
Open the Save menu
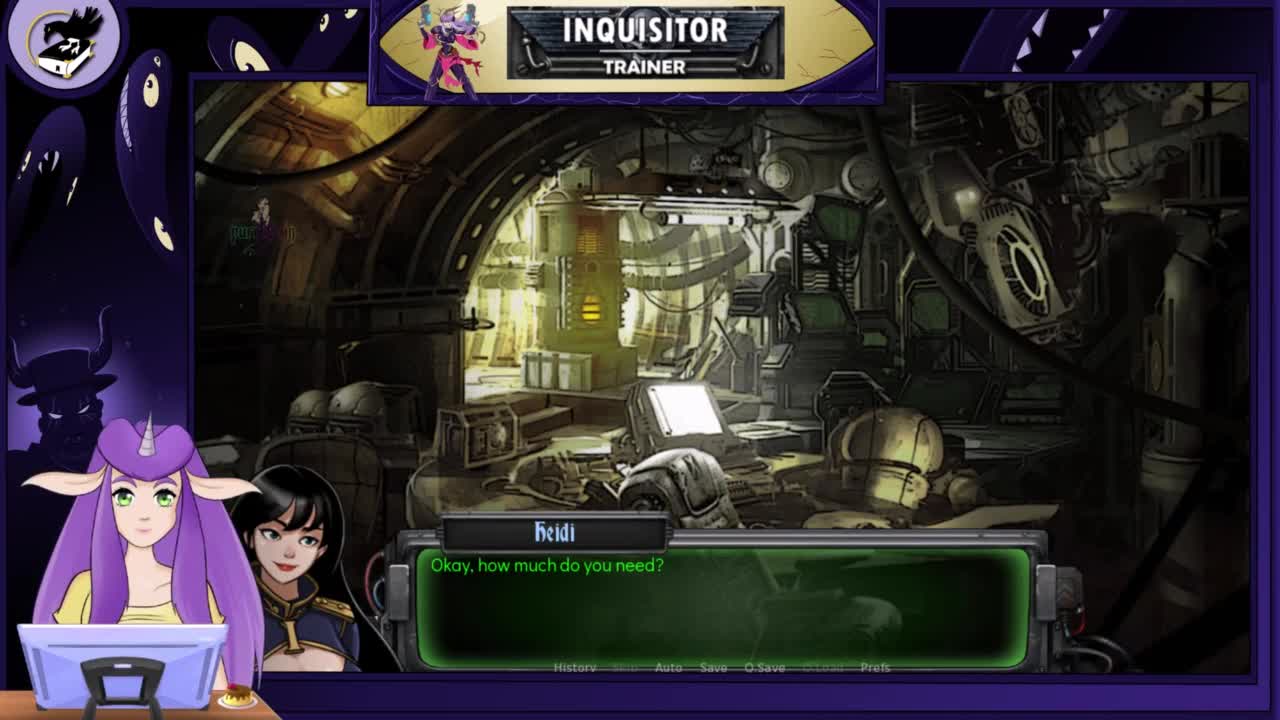(713, 667)
